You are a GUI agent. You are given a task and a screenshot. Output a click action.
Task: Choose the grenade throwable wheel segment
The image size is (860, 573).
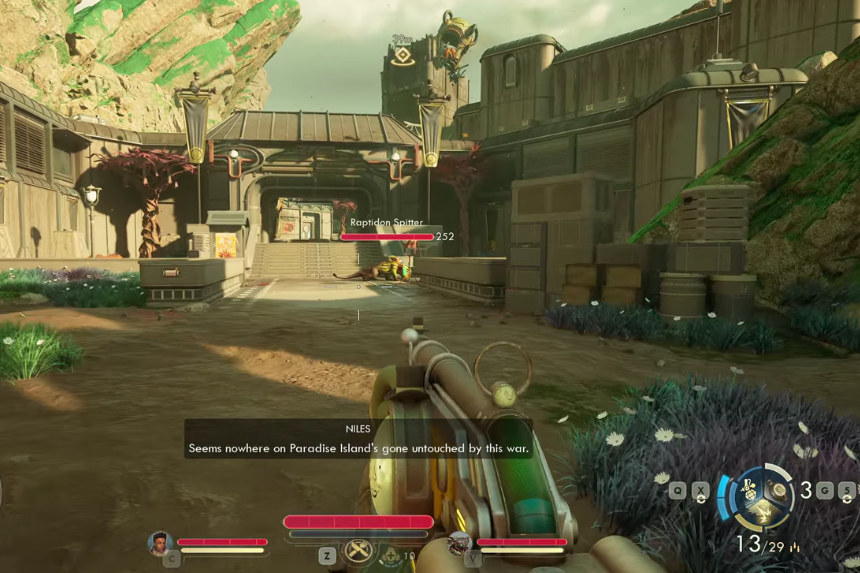[x=748, y=489]
